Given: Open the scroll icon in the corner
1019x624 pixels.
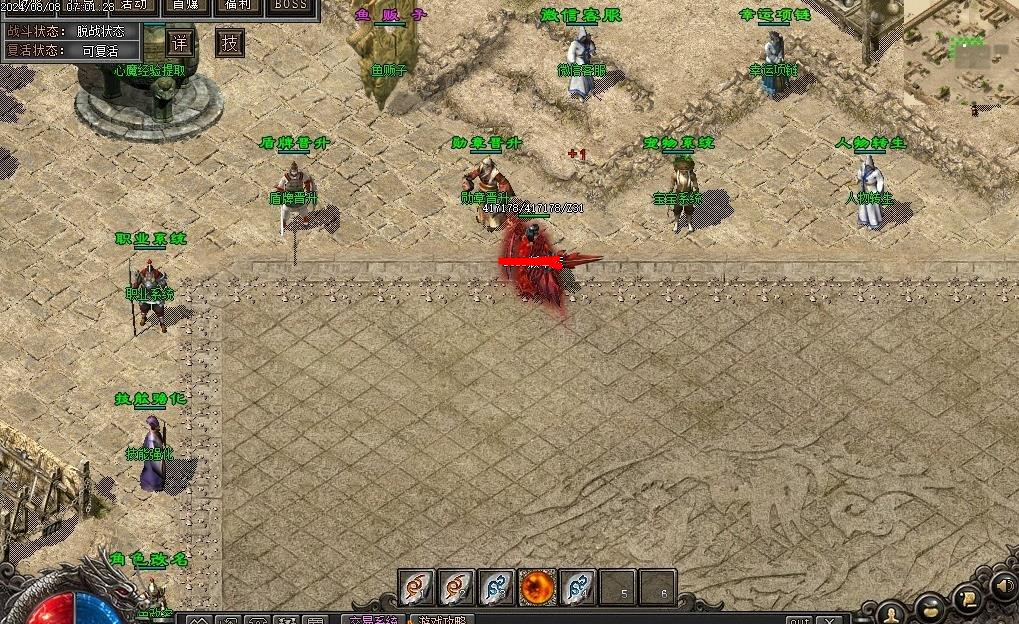Looking at the screenshot, I should pyautogui.click(x=967, y=598).
